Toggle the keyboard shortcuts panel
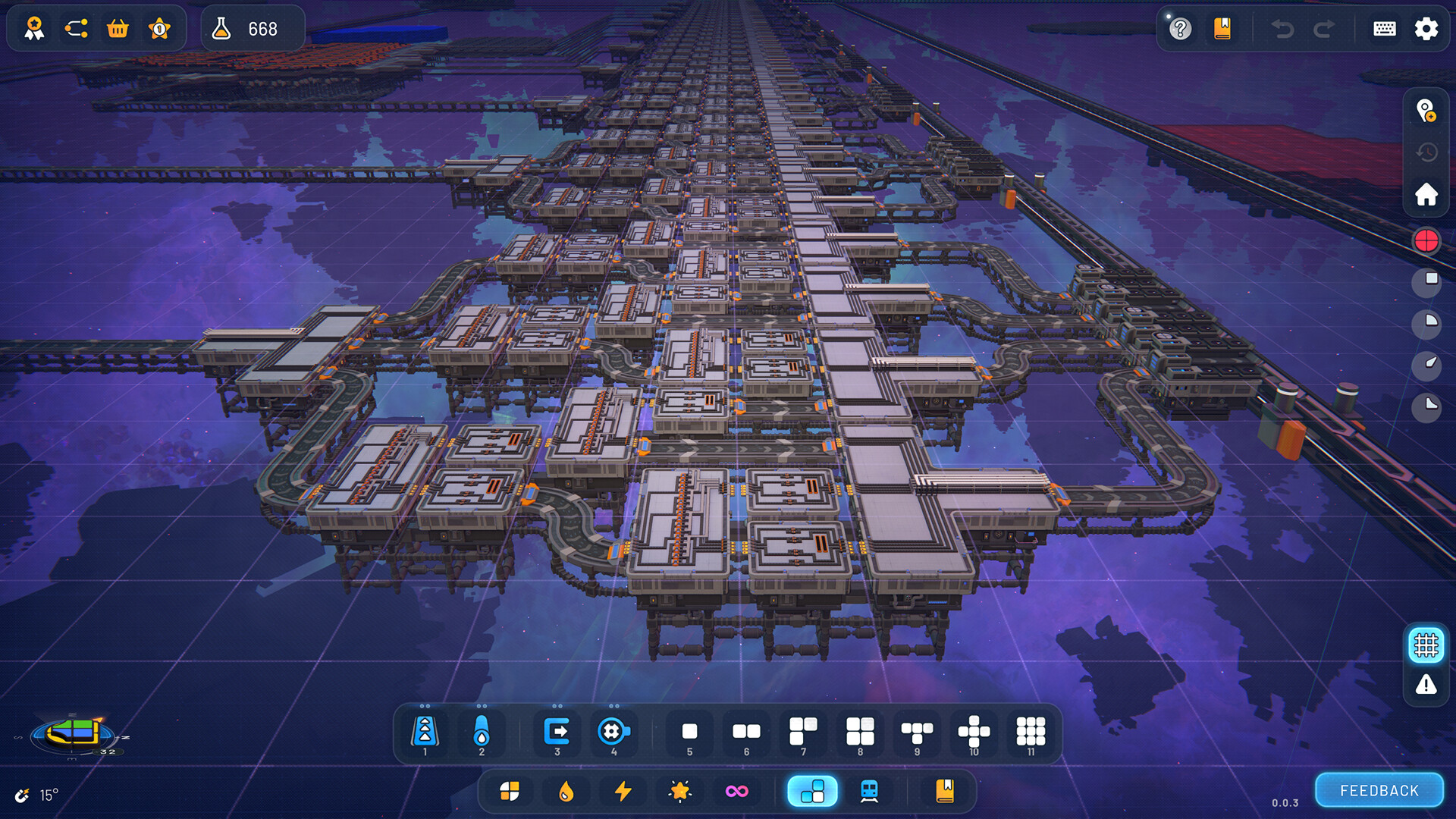1456x819 pixels. tap(1383, 29)
